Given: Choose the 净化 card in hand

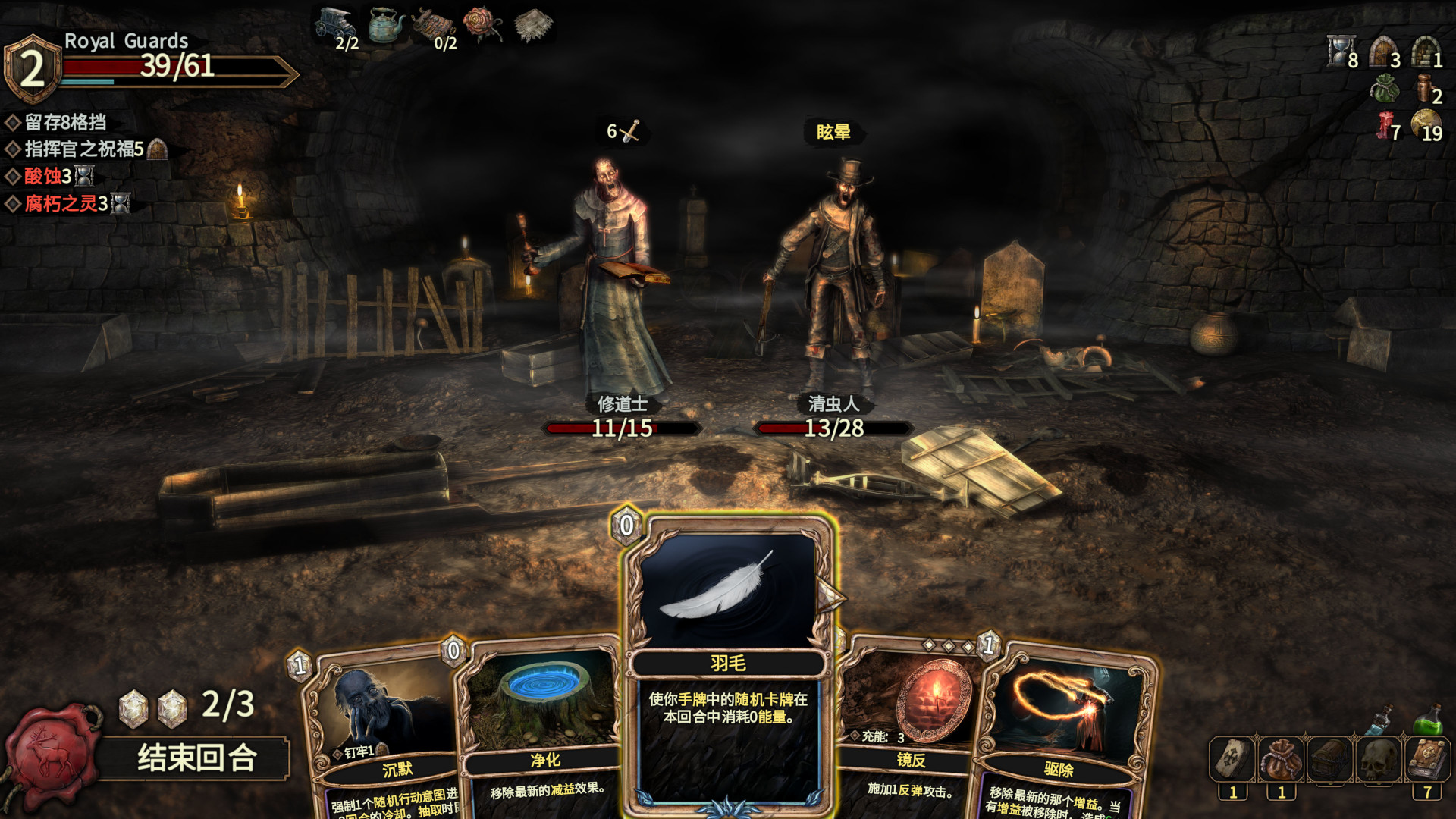Looking at the screenshot, I should (540, 728).
